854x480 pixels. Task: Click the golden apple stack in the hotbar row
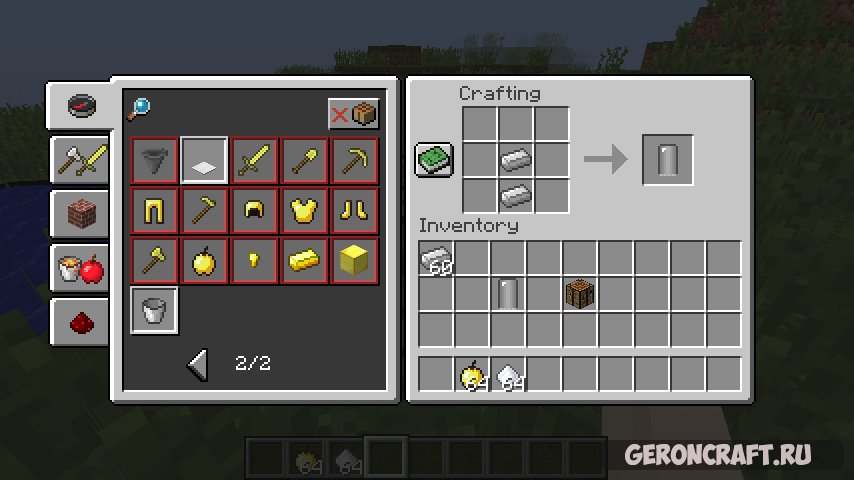point(472,375)
